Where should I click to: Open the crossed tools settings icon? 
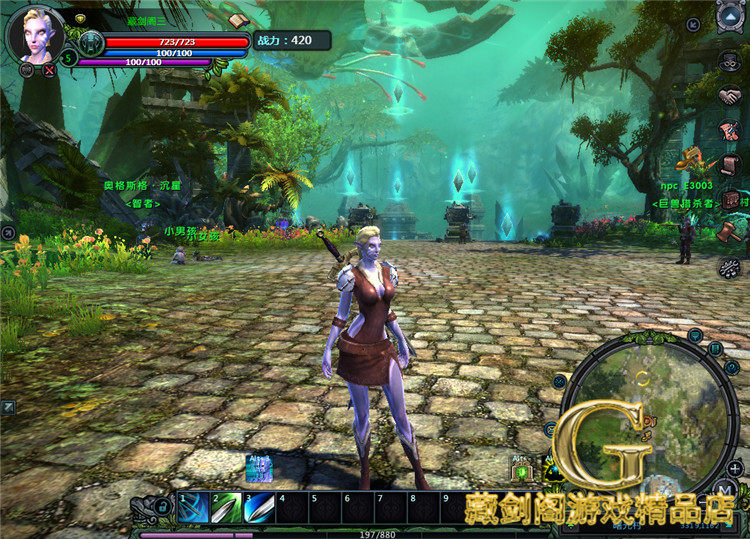730,267
